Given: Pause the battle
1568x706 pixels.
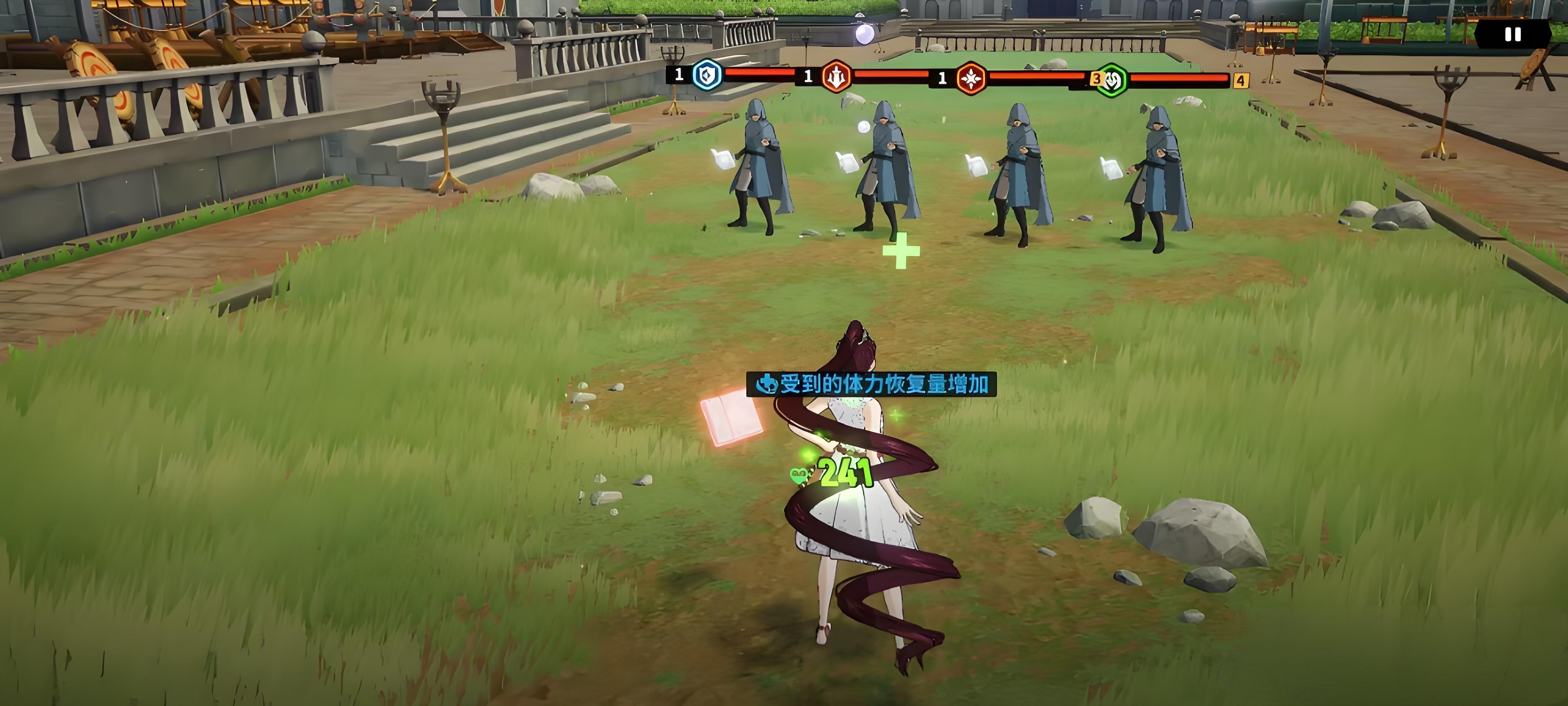Looking at the screenshot, I should tap(1513, 35).
